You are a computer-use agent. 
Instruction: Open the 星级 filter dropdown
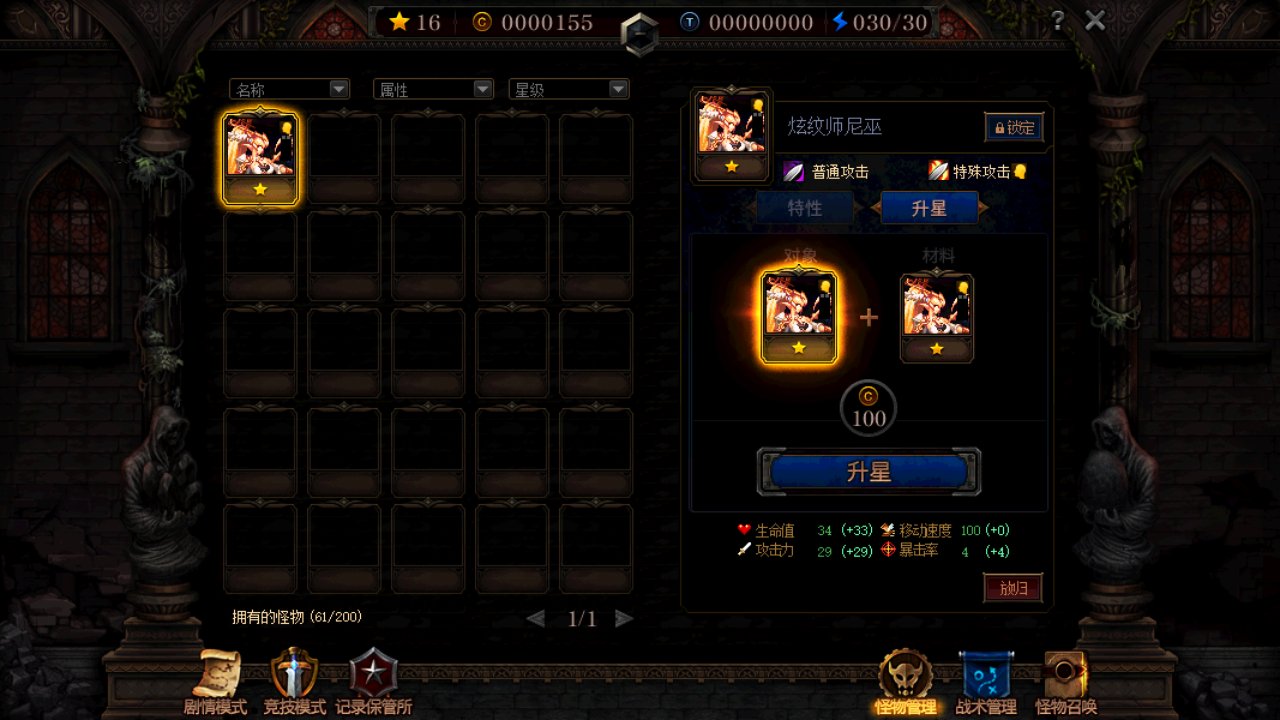[569, 90]
